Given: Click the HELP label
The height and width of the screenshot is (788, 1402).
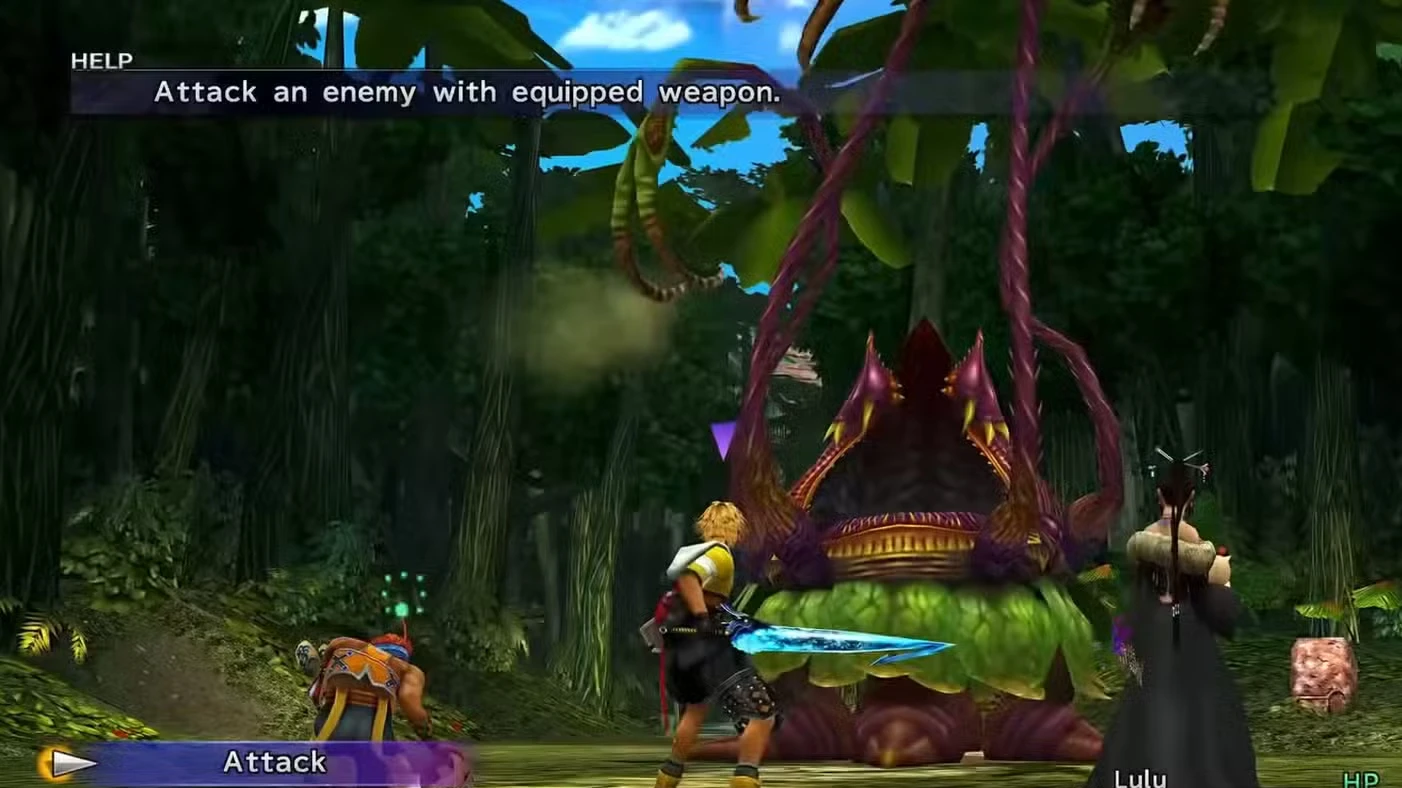Looking at the screenshot, I should pyautogui.click(x=101, y=60).
